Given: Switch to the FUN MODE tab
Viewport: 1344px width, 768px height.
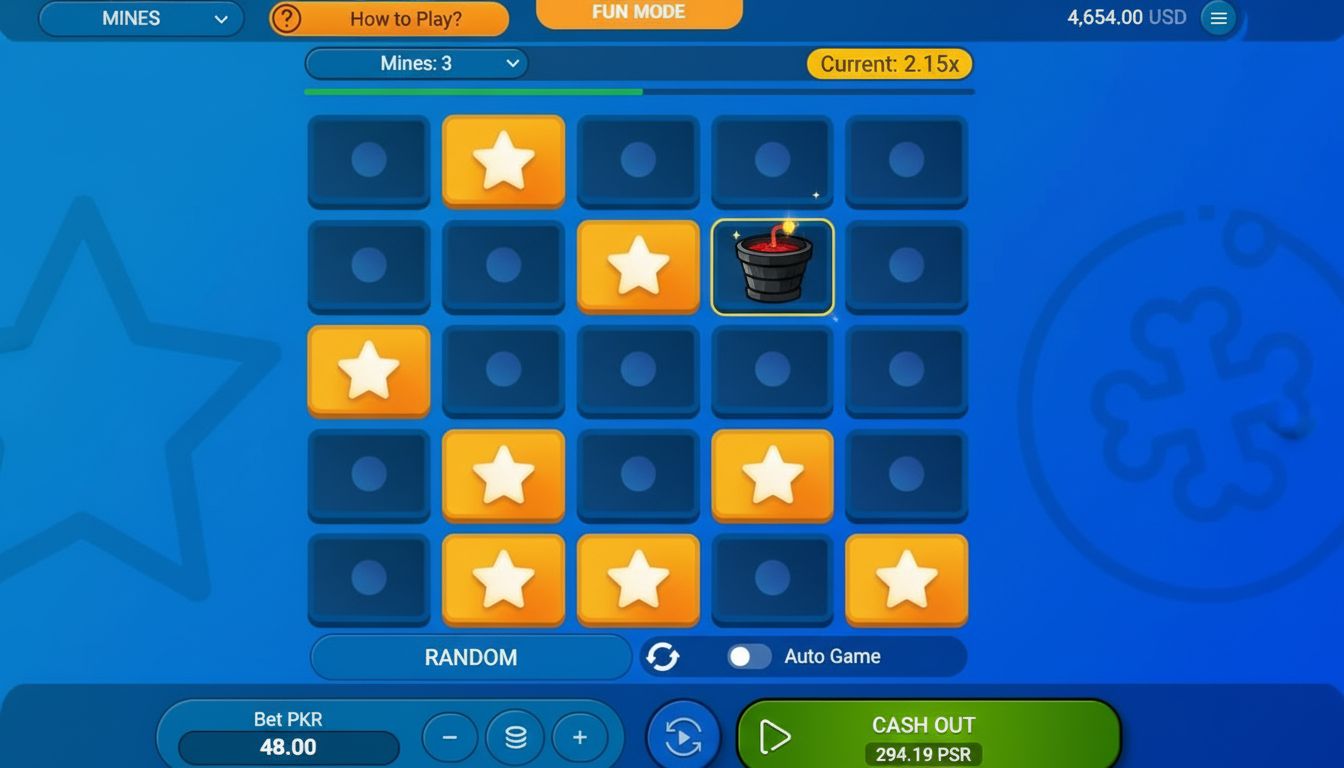Looking at the screenshot, I should pyautogui.click(x=639, y=12).
